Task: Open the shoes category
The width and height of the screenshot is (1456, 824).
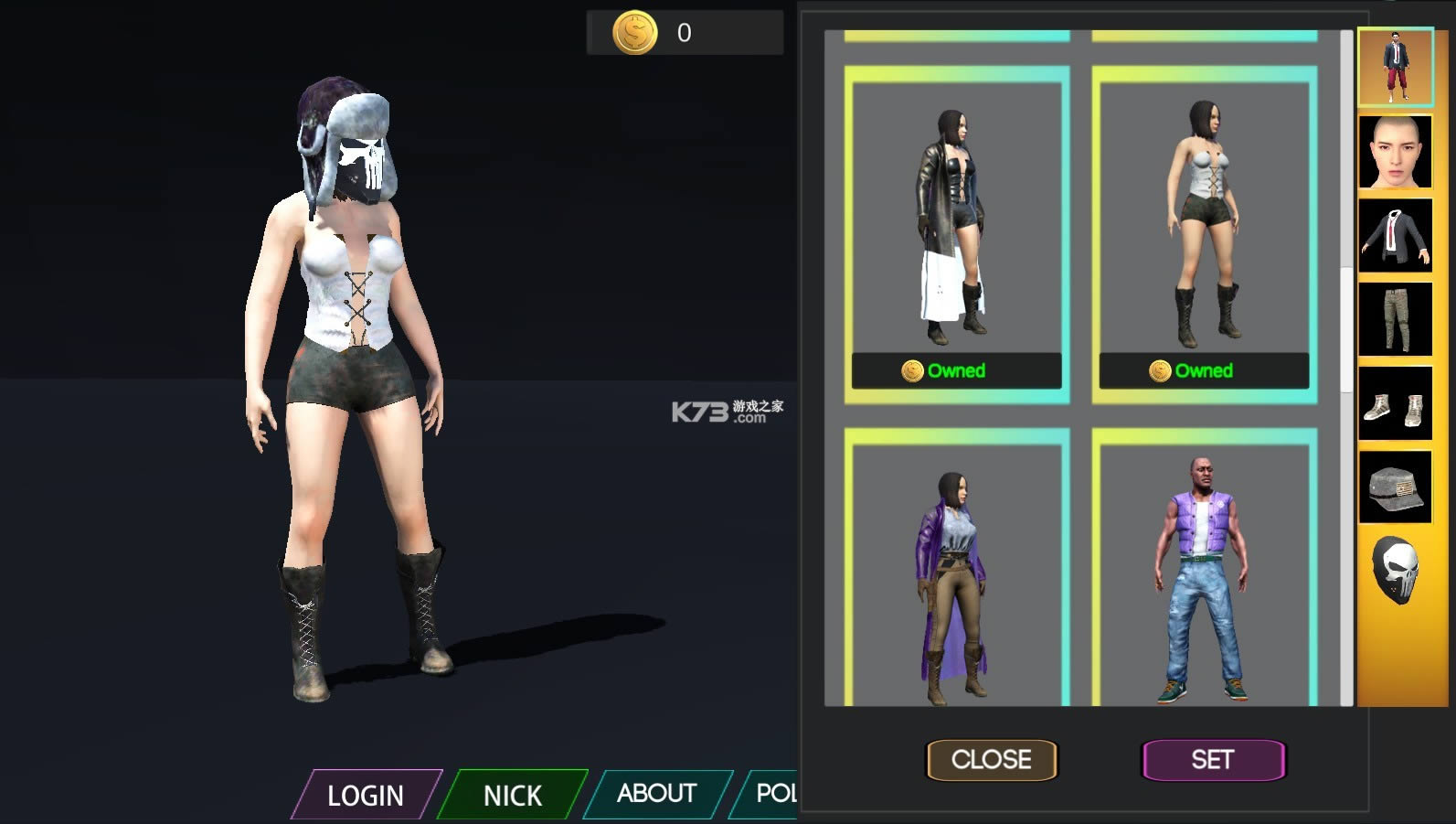Action: click(x=1395, y=403)
